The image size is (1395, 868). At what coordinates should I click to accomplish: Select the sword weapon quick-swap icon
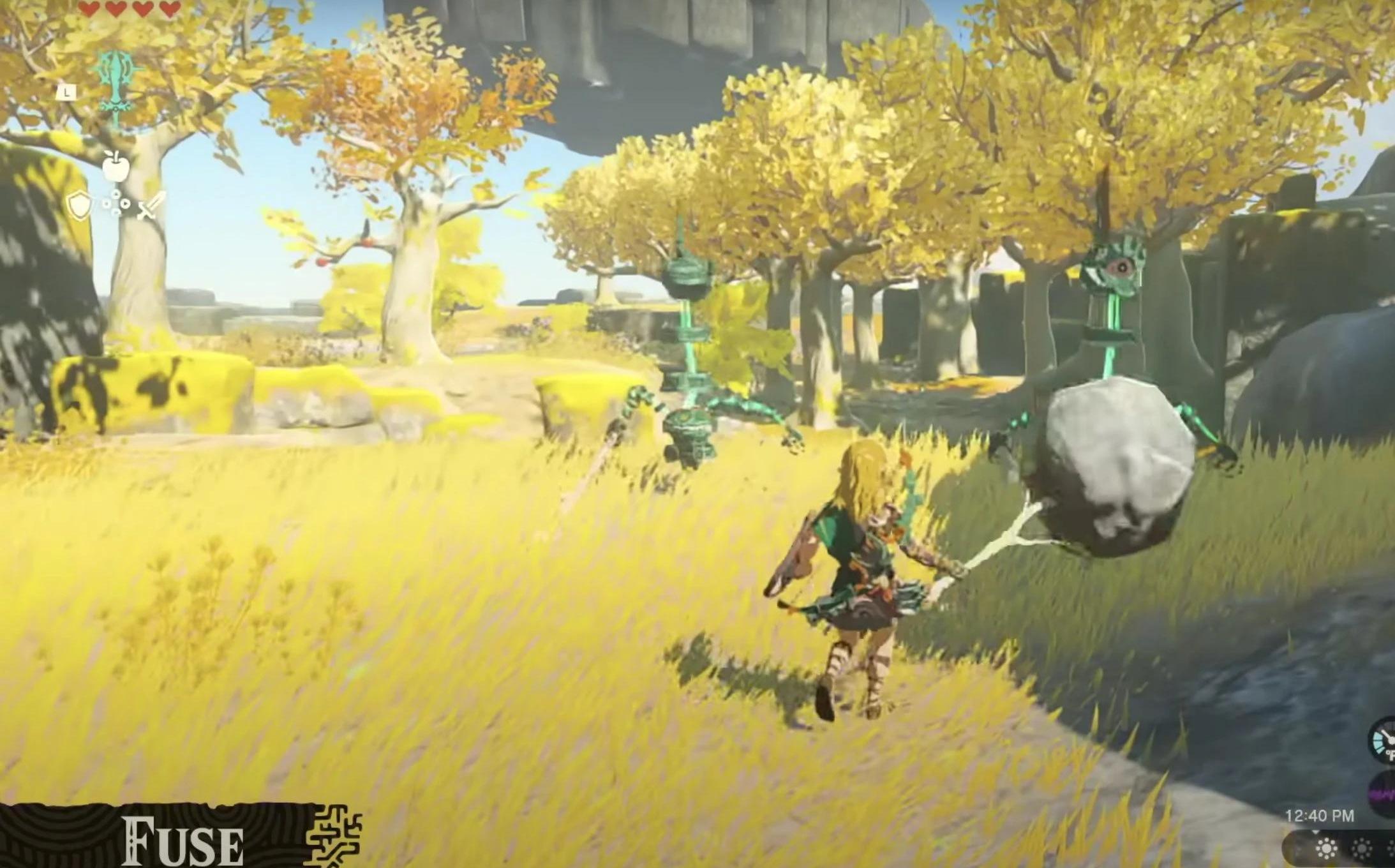pyautogui.click(x=152, y=206)
